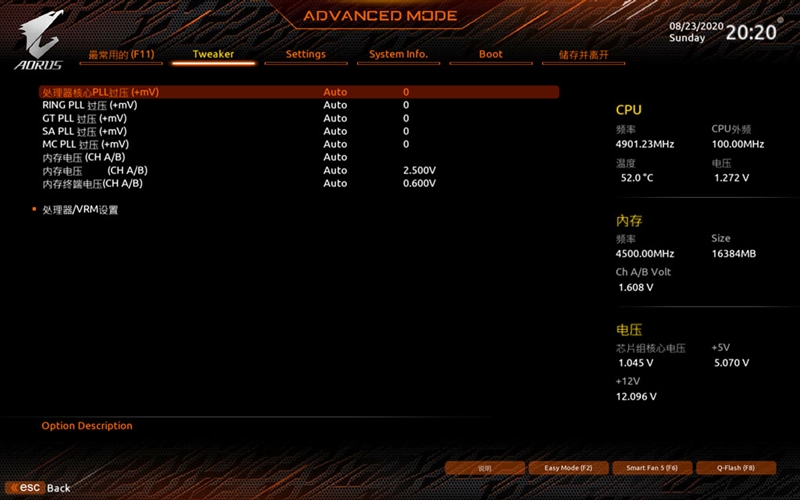Launch Q-Flash (F8)
This screenshot has height=500, width=800.
(x=735, y=468)
